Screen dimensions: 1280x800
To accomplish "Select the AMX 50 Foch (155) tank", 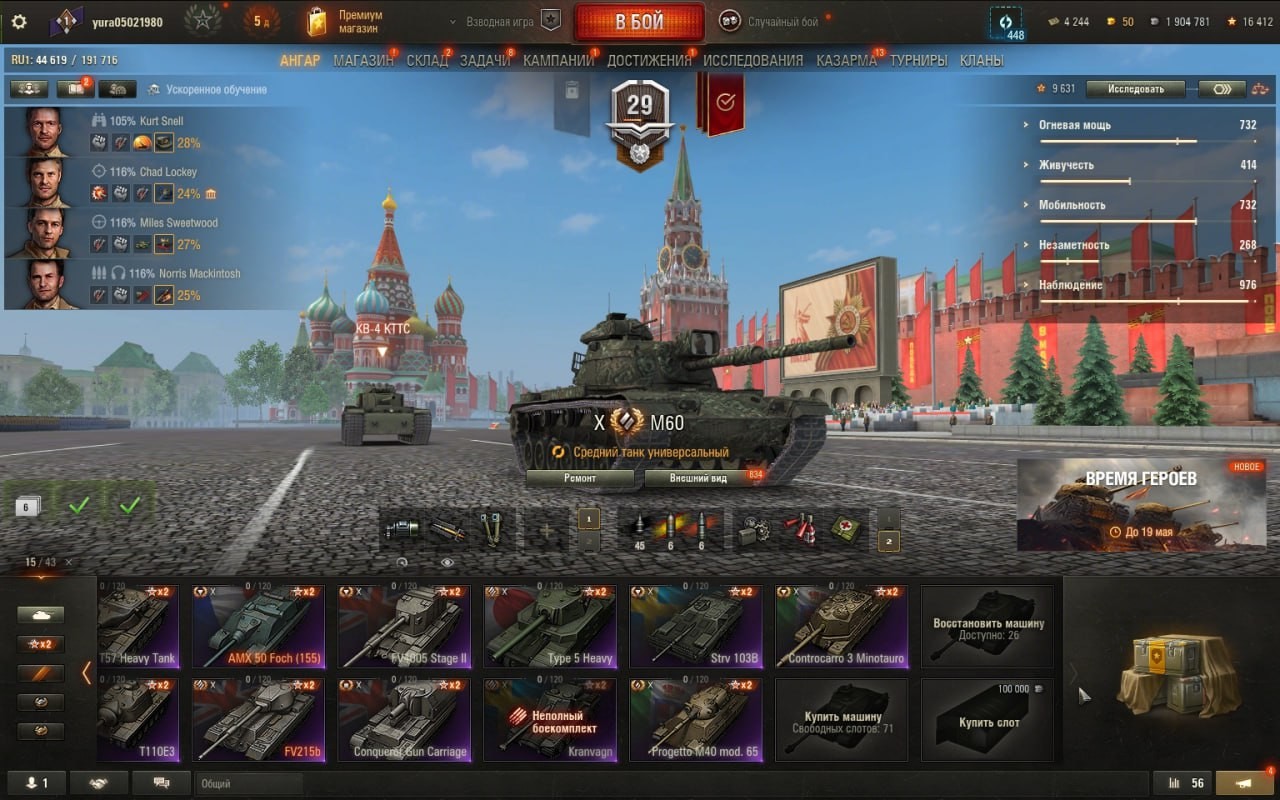I will 256,627.
